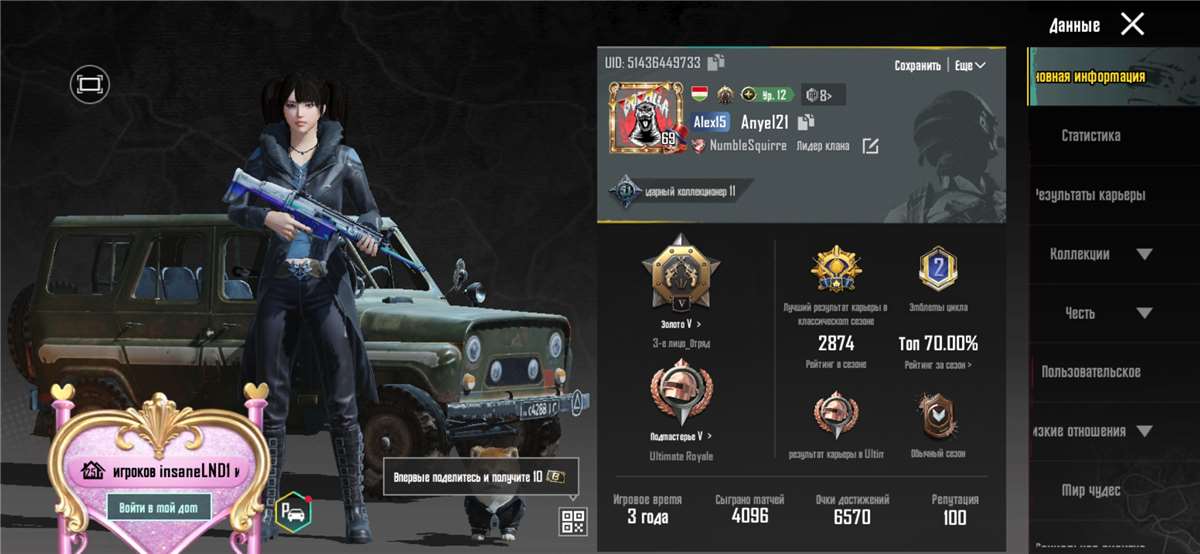
Task: Copy the nickname Anyel21
Action: (x=807, y=121)
